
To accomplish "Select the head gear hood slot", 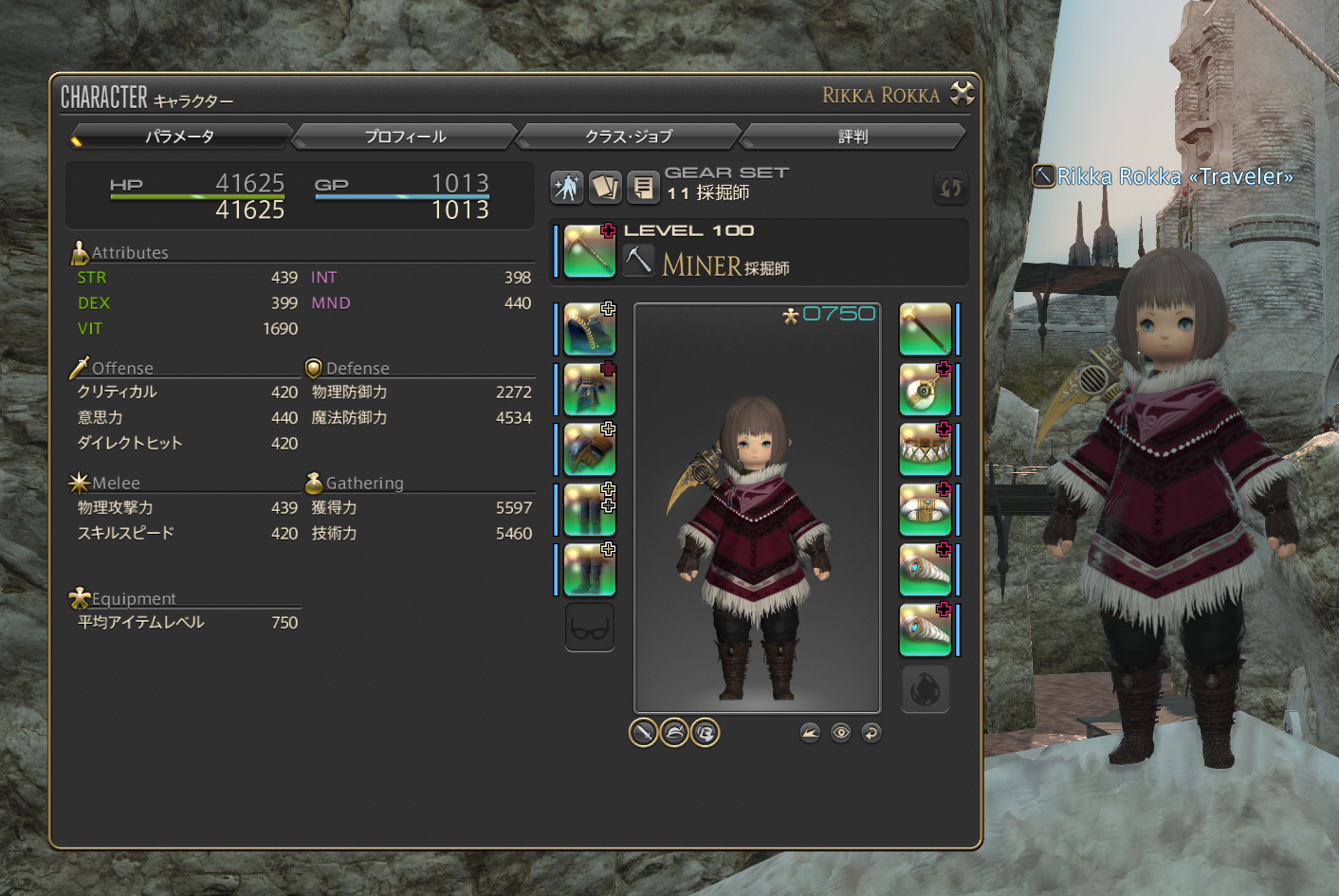I will pos(589,329).
